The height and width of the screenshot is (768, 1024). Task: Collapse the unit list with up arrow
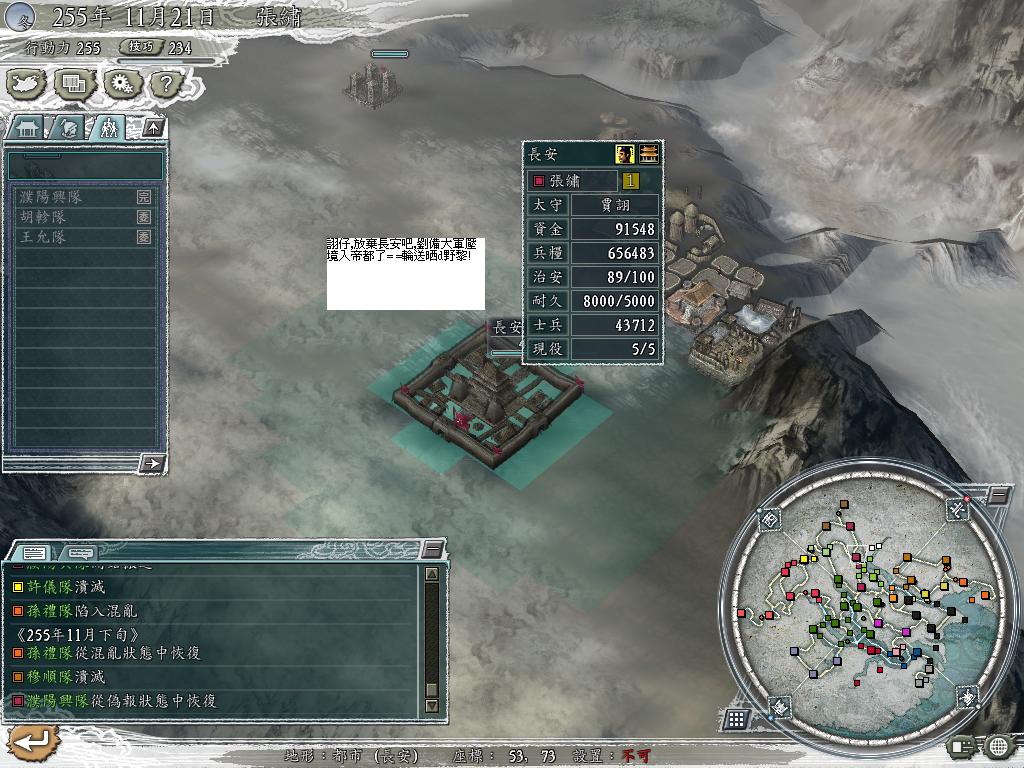[152, 127]
